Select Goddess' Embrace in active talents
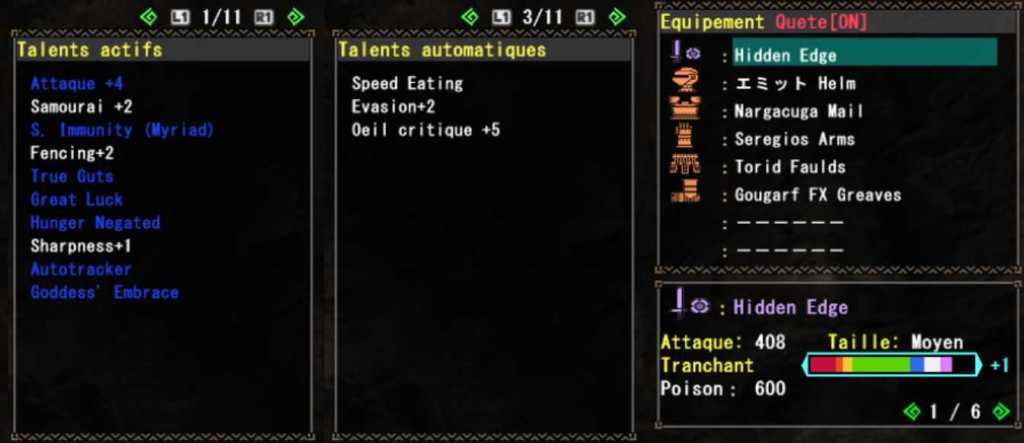The image size is (1024, 443). (x=104, y=293)
